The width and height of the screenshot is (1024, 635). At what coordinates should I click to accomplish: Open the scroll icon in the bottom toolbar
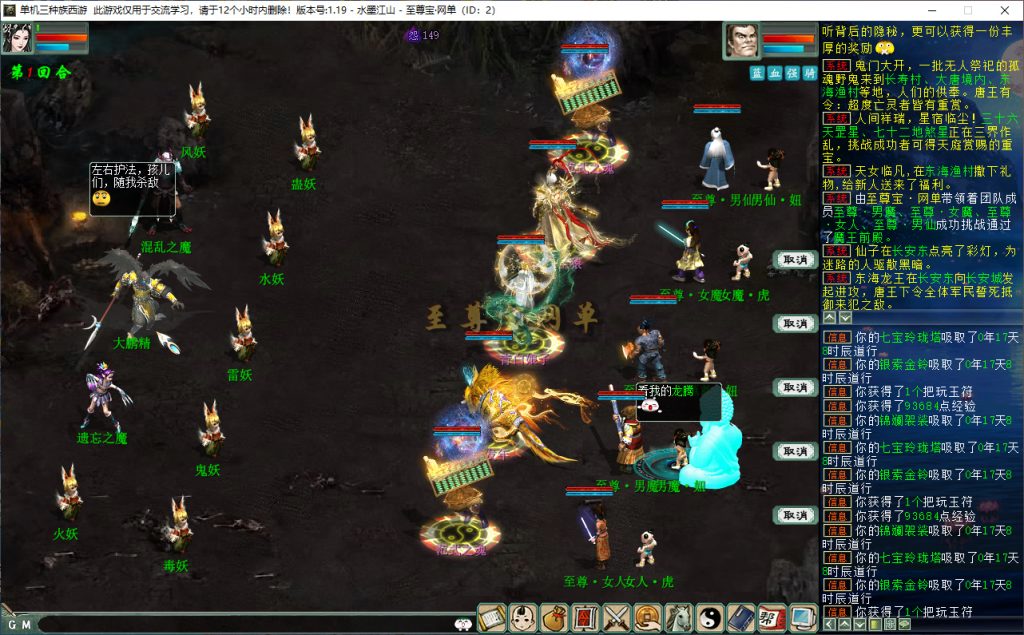(491, 618)
